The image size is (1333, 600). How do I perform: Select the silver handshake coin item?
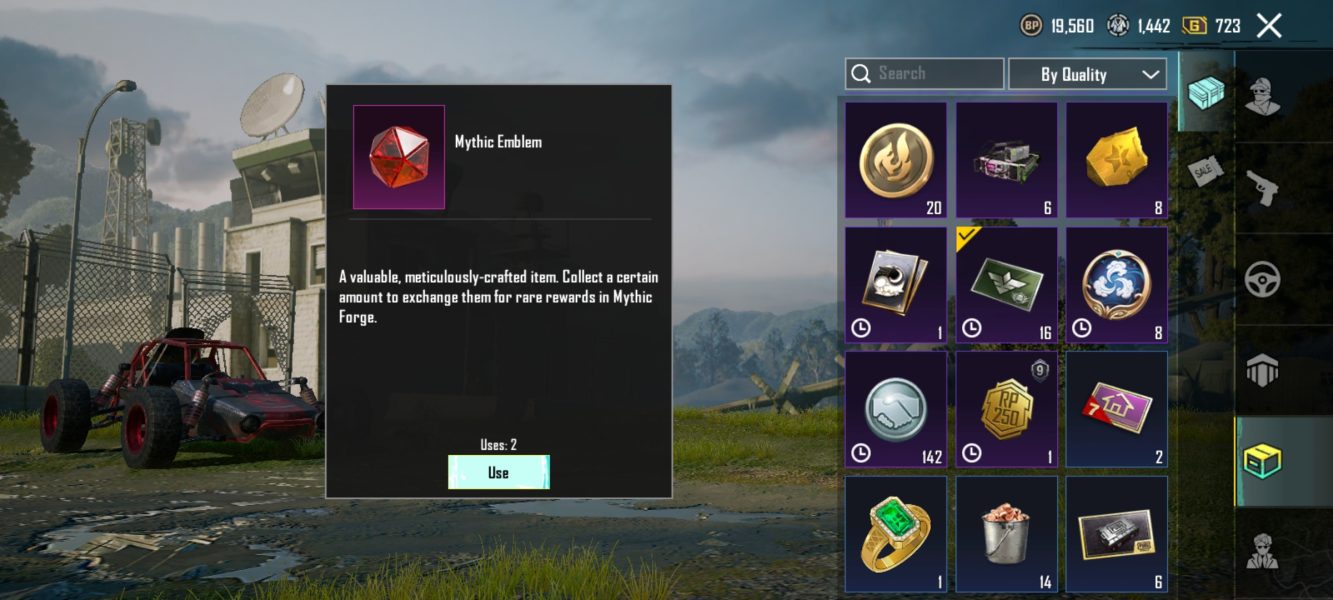click(896, 408)
